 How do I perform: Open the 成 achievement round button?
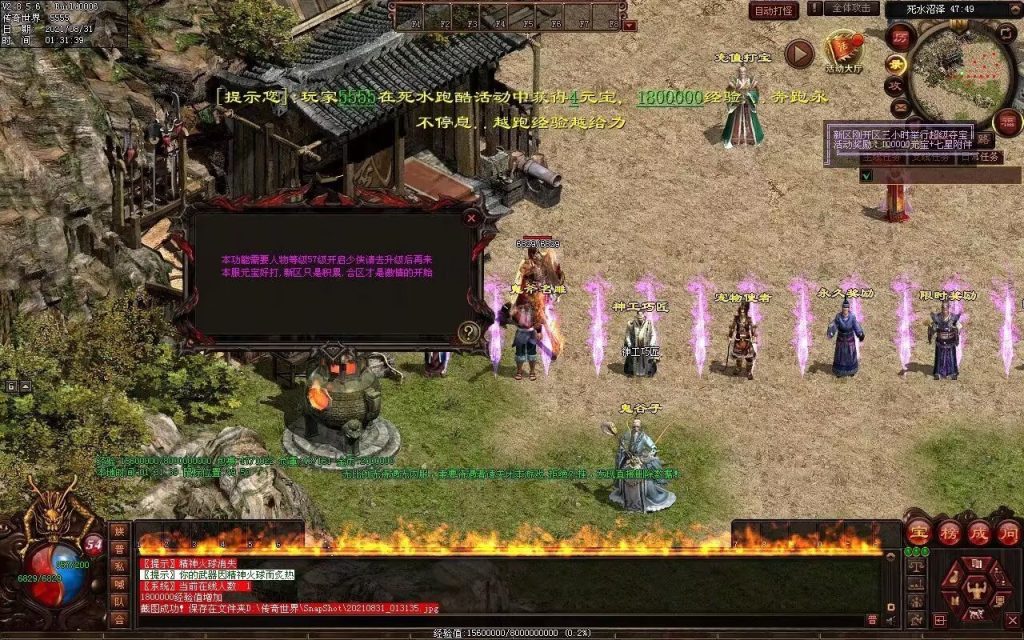pyautogui.click(x=978, y=533)
